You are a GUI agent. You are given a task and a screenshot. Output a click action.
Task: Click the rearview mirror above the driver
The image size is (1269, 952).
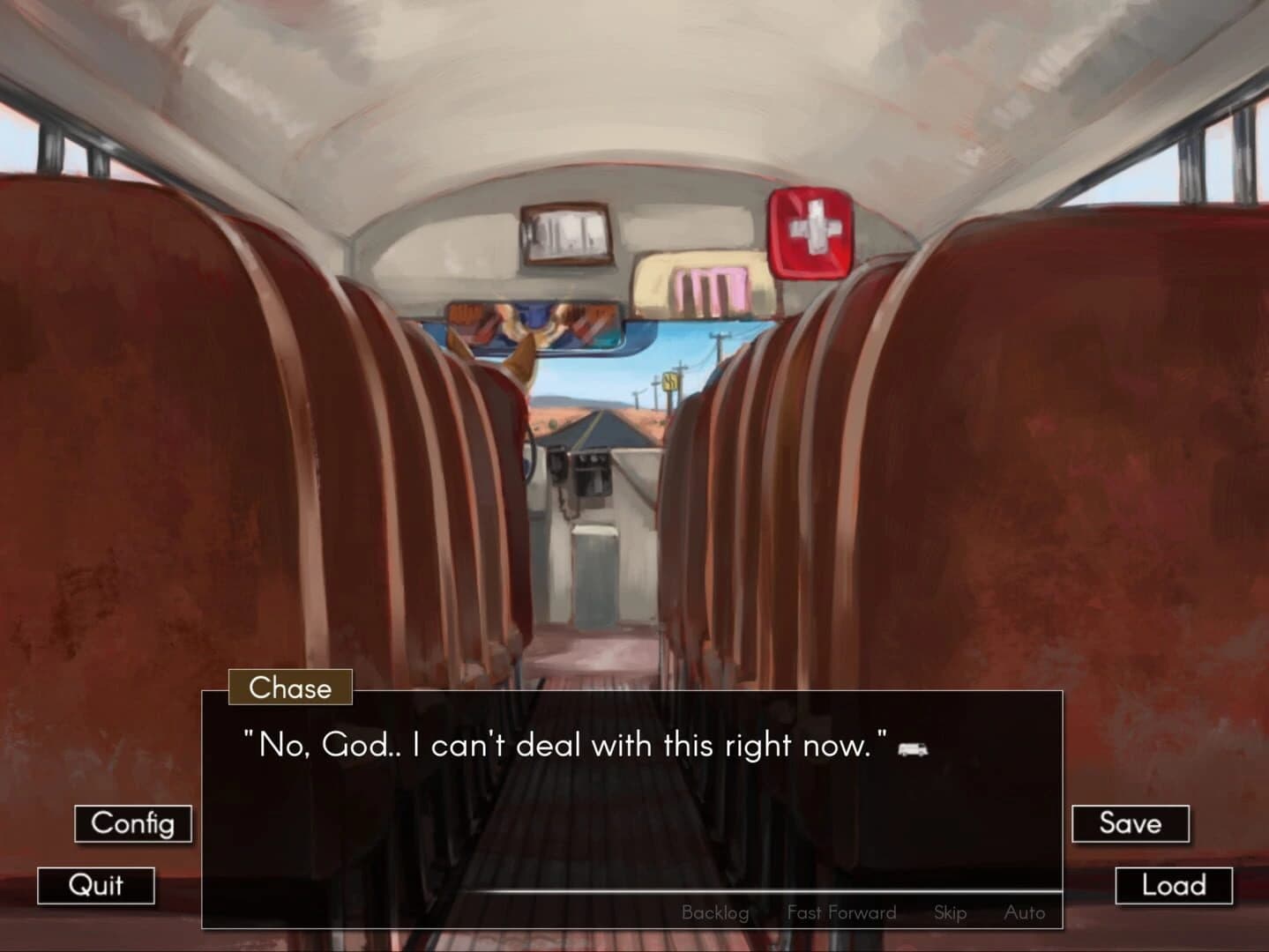(x=529, y=326)
